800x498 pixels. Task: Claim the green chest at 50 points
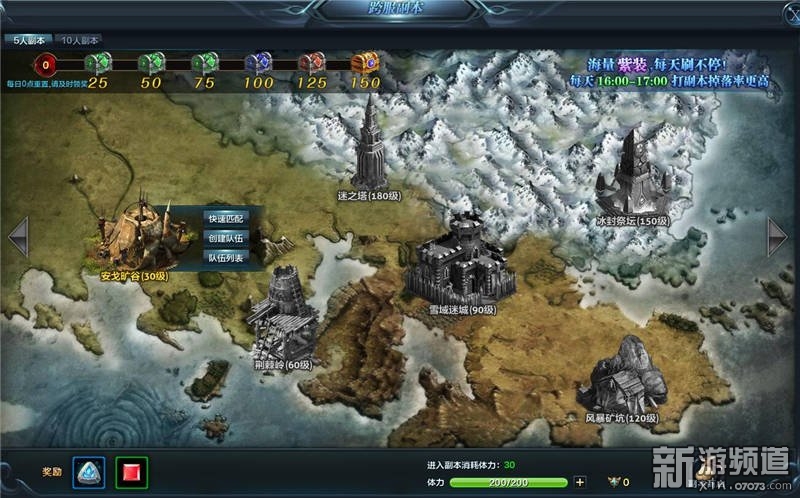(151, 65)
